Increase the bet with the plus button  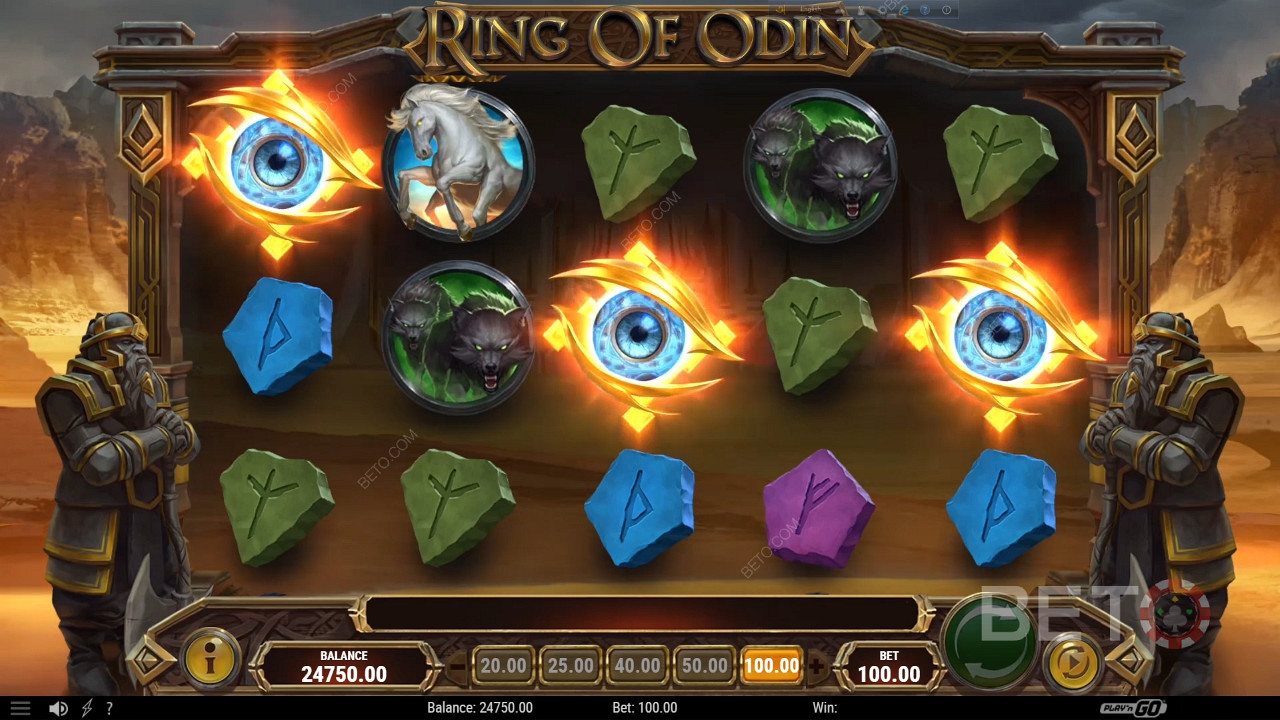(x=817, y=665)
